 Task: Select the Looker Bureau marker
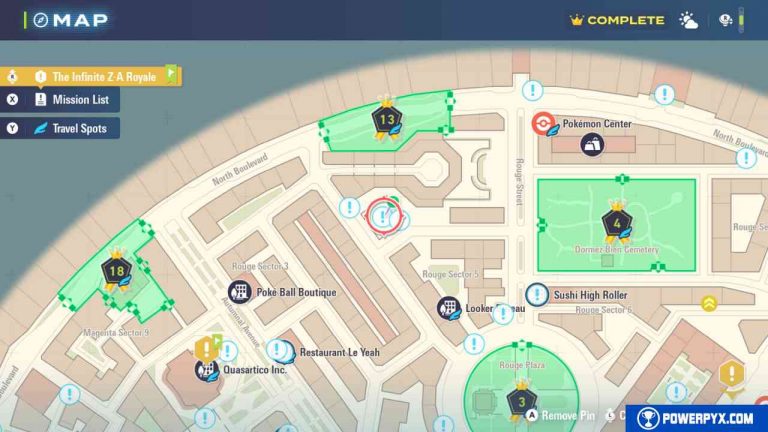click(448, 309)
